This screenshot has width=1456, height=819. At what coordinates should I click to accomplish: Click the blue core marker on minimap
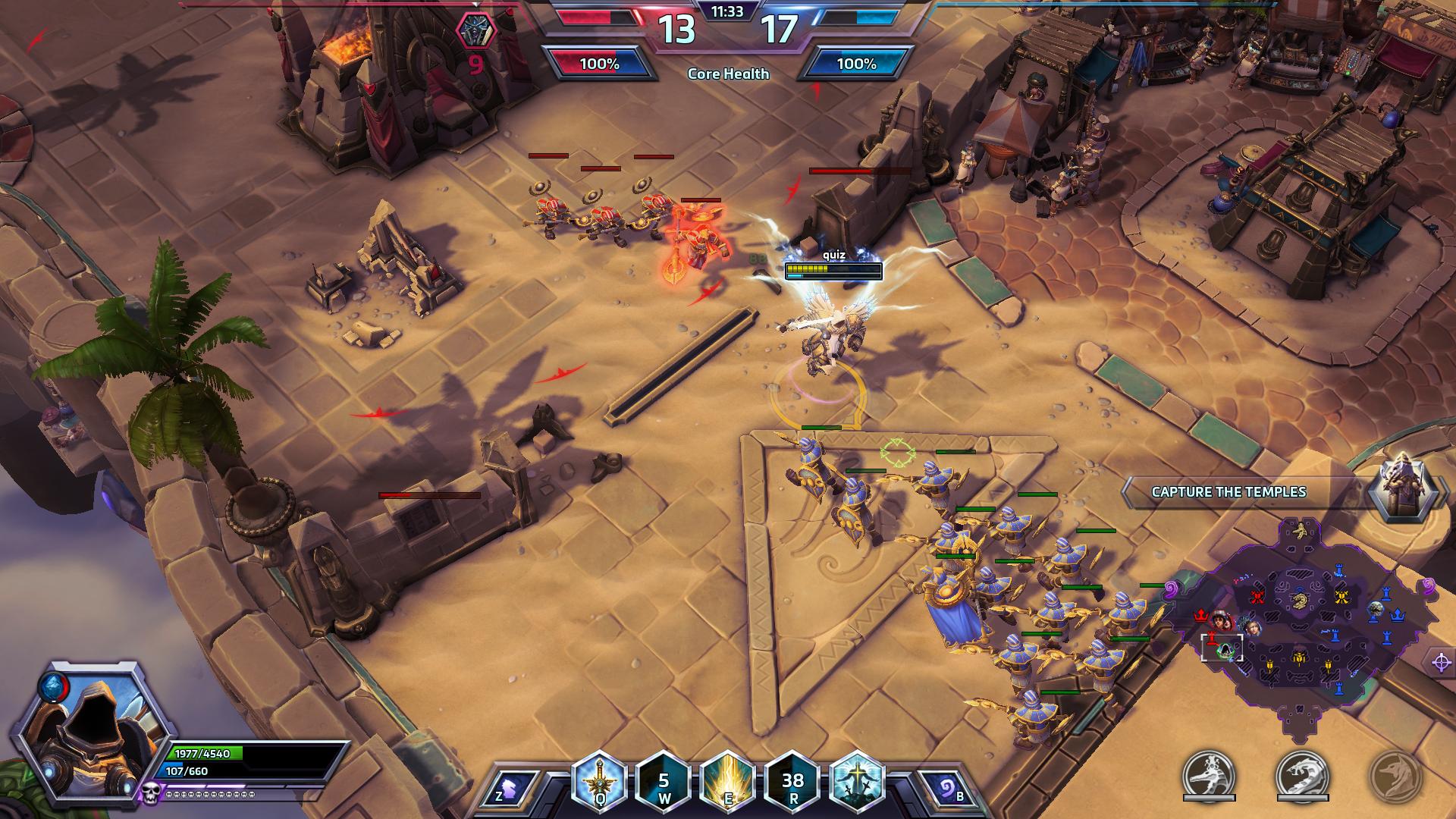click(x=1397, y=616)
